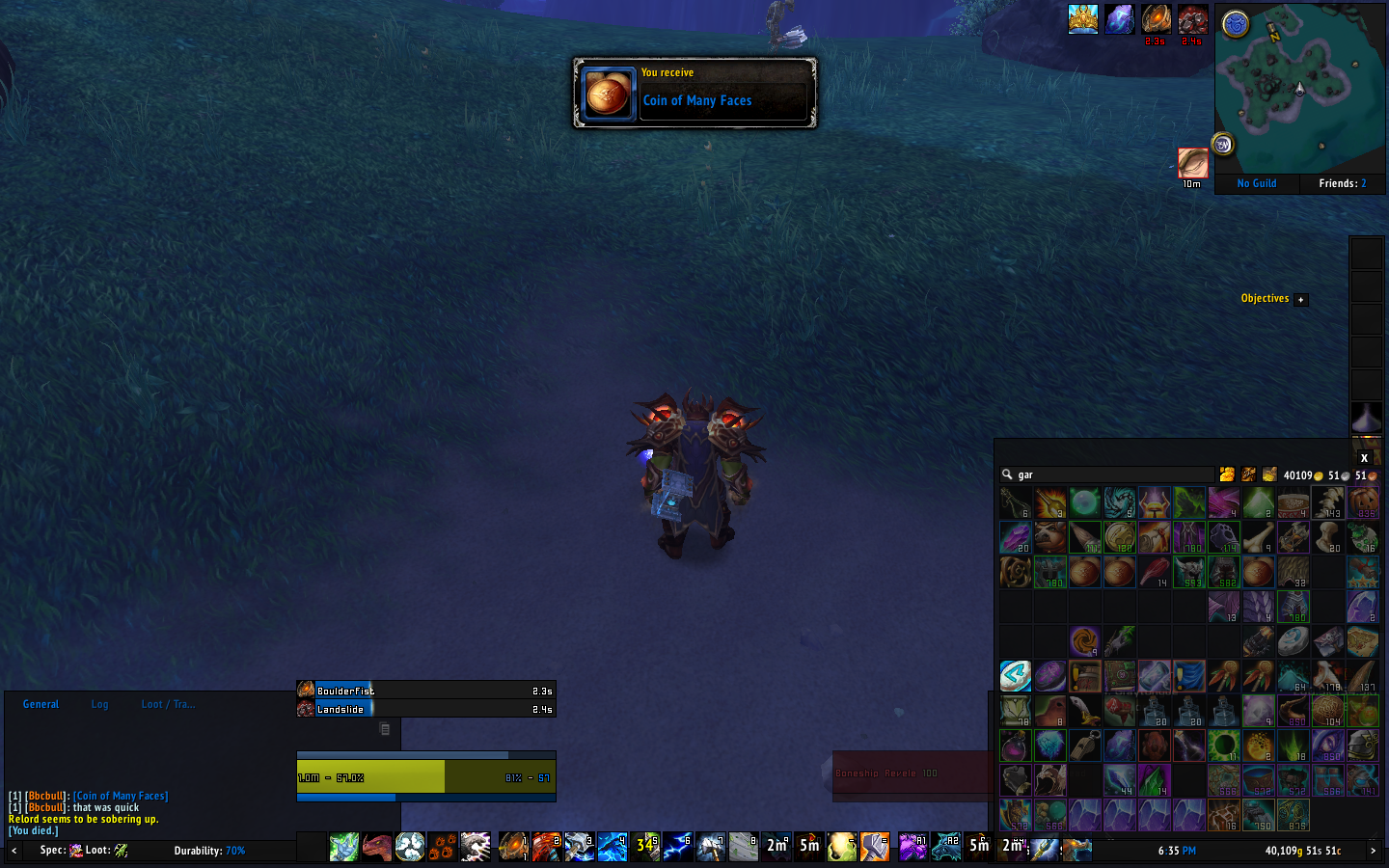Select the jack-o'-lantern pumpkin item in bag
1389x868 pixels.
point(1363,502)
